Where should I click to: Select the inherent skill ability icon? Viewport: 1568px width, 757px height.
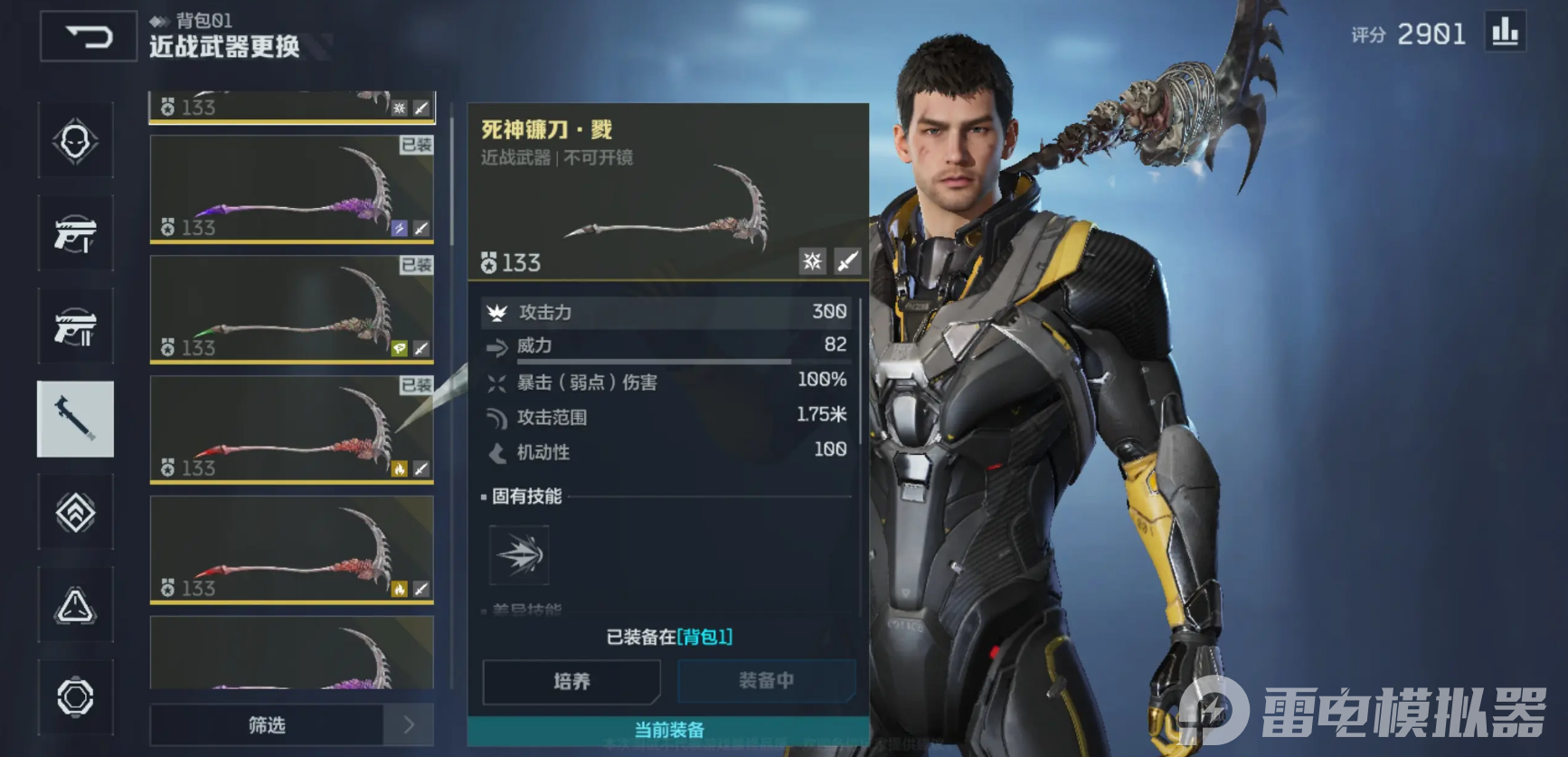pos(517,555)
